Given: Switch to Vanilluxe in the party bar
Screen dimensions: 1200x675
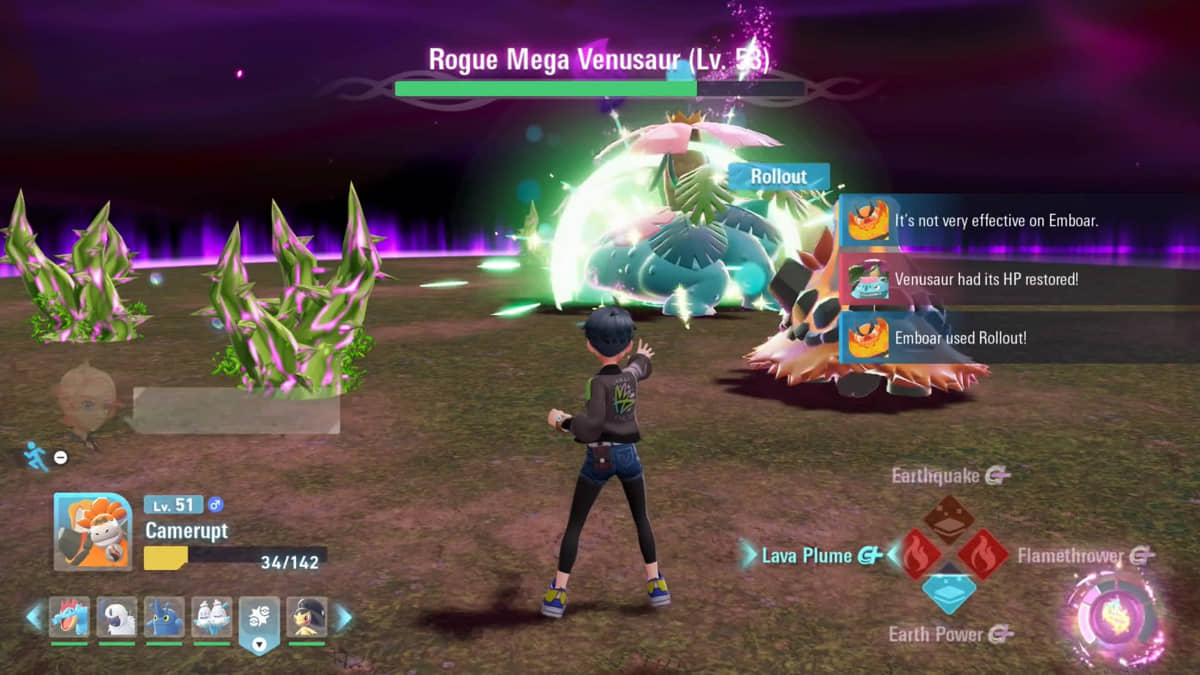Looking at the screenshot, I should (212, 618).
